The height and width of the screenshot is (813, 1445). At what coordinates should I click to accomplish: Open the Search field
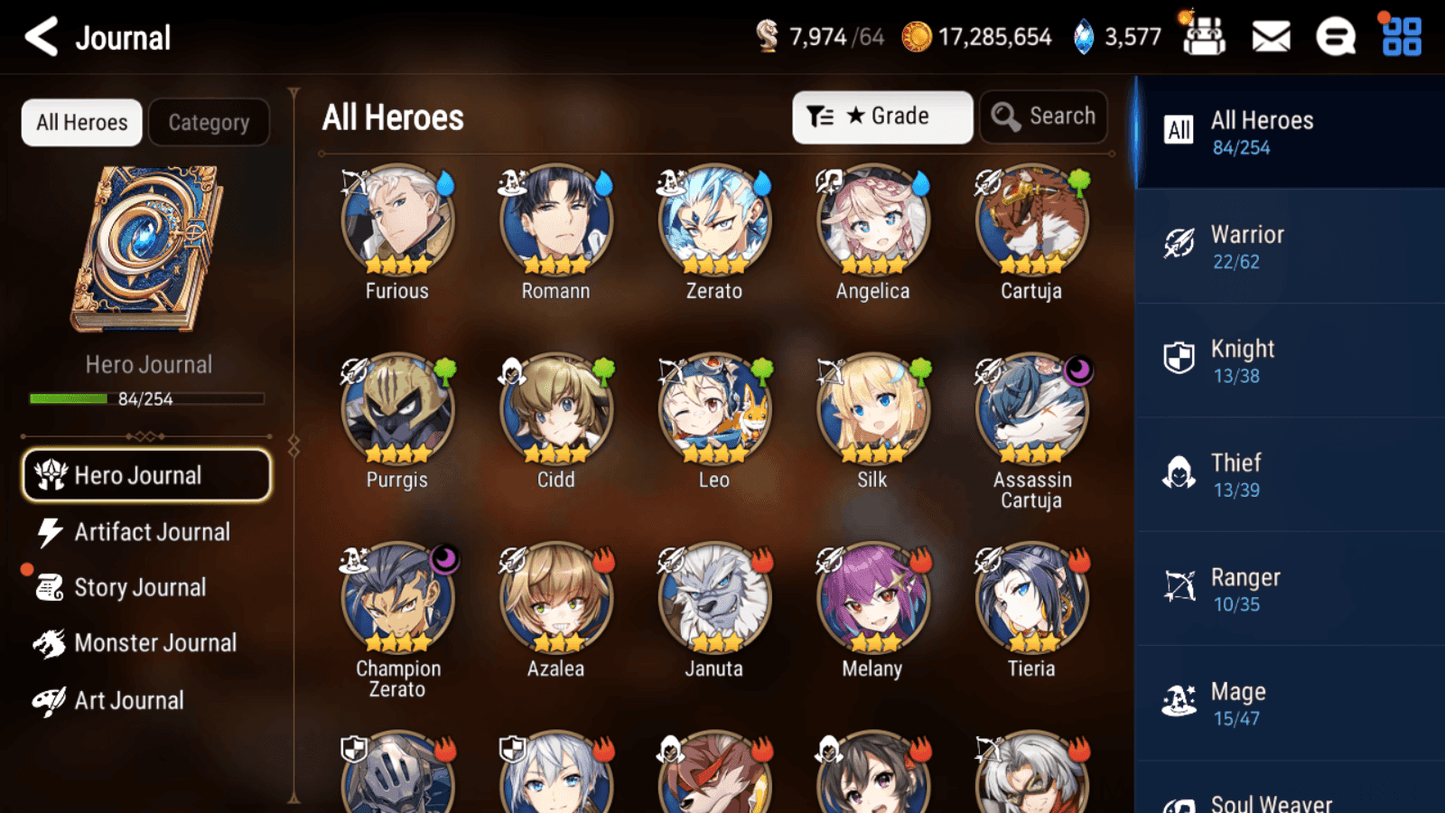coord(1043,117)
